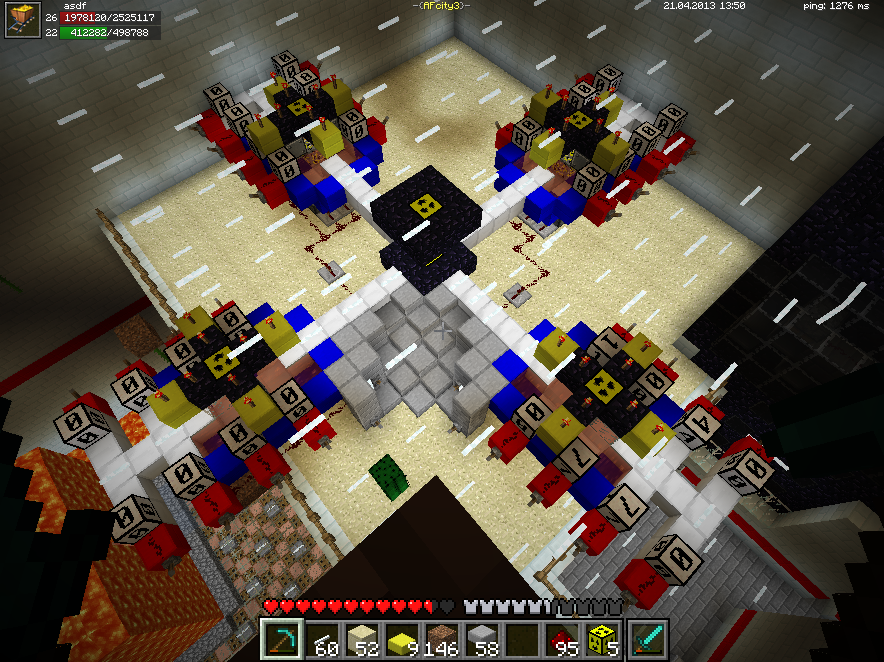The image size is (884, 662).
Task: Select the gray stone slab stack of 58
Action: click(482, 638)
